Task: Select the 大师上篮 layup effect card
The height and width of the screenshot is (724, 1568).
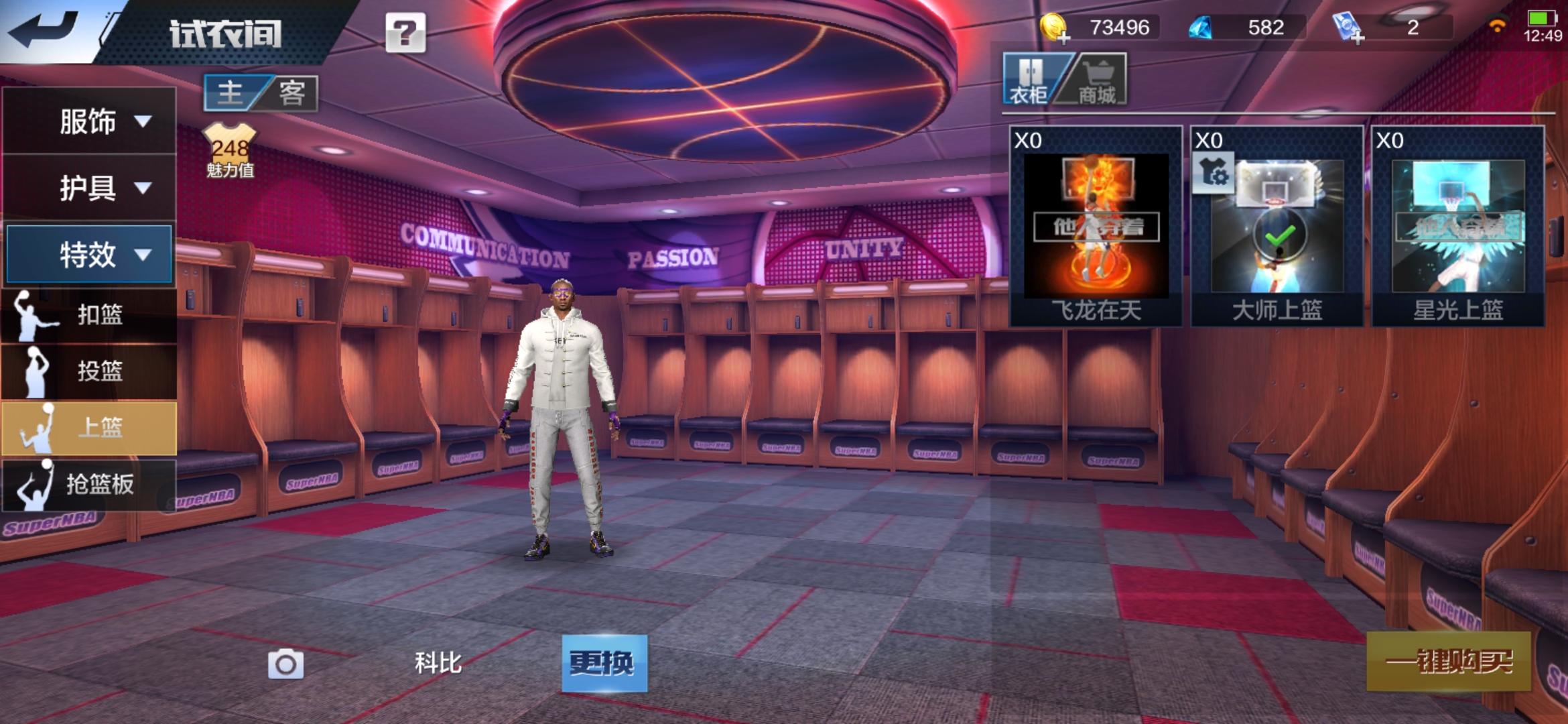Action: click(x=1277, y=227)
